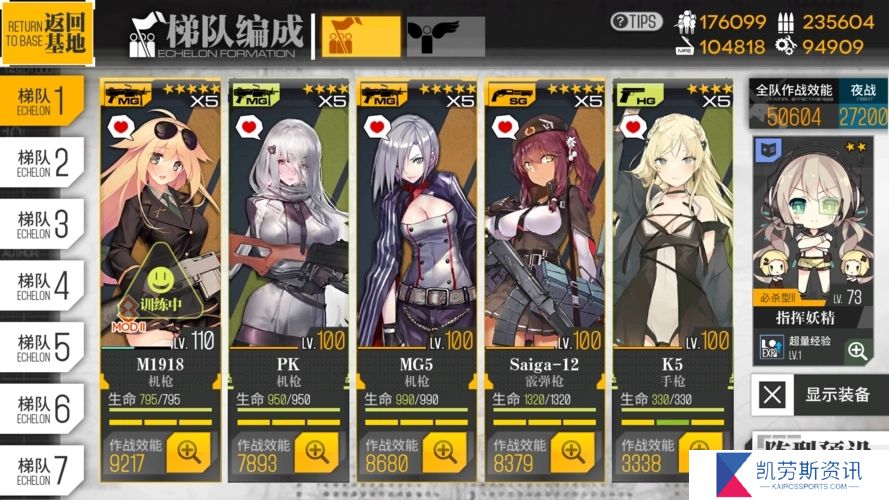This screenshot has width=889, height=500.
Task: Open PK details via magnifier button
Action: pyautogui.click(x=317, y=452)
